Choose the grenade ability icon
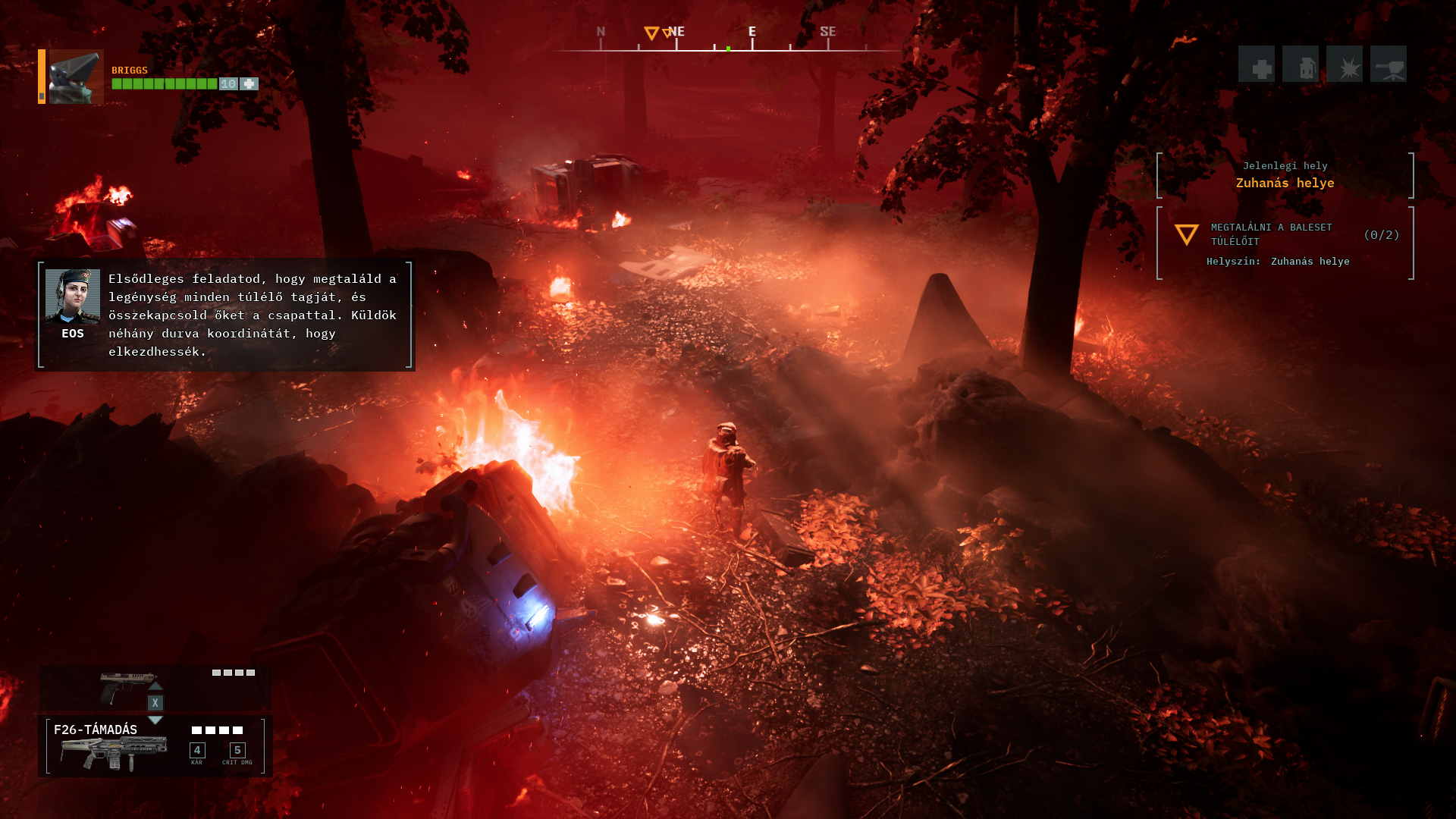1456x819 pixels. click(x=1301, y=64)
